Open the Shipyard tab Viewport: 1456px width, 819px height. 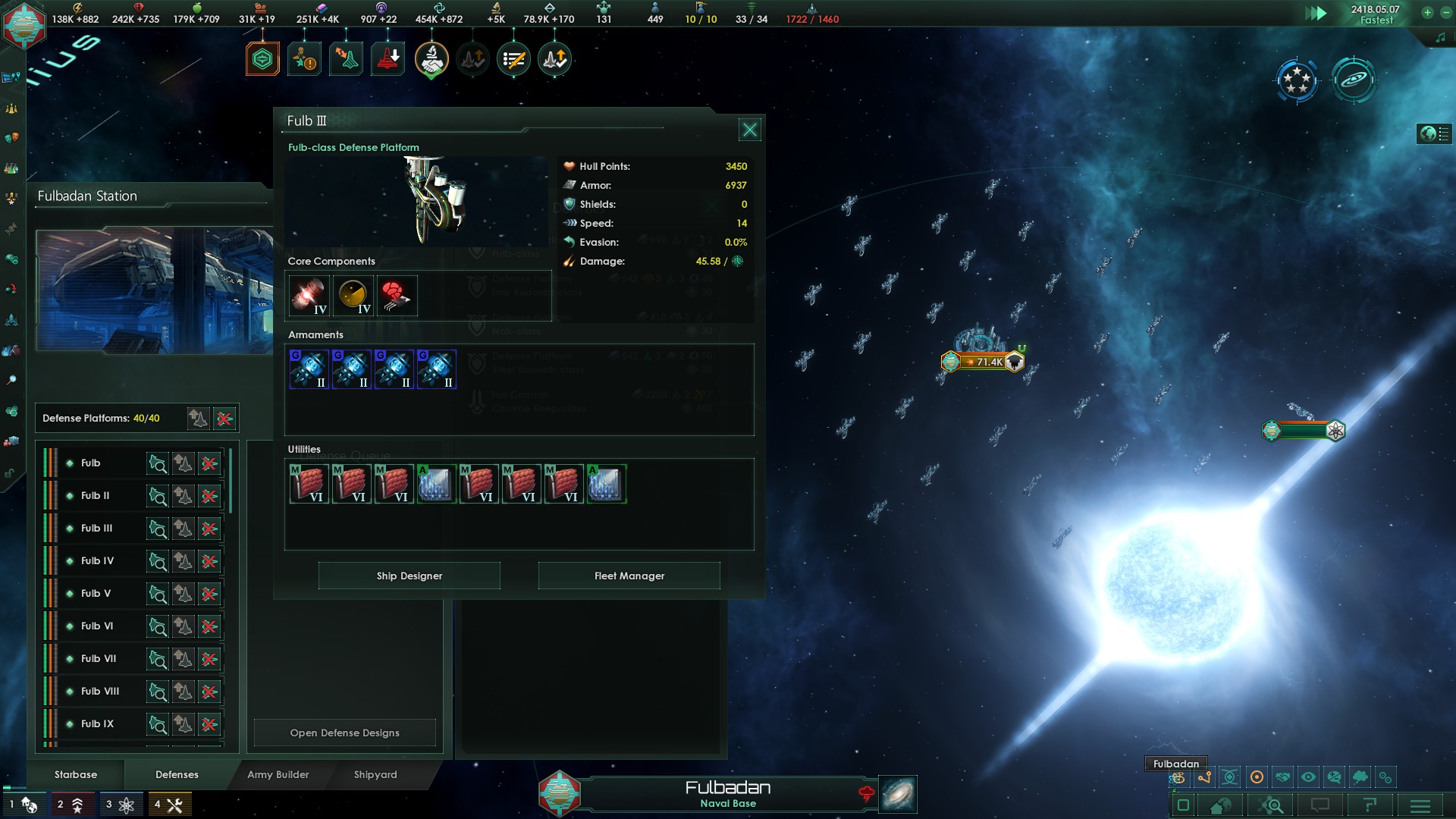tap(375, 774)
